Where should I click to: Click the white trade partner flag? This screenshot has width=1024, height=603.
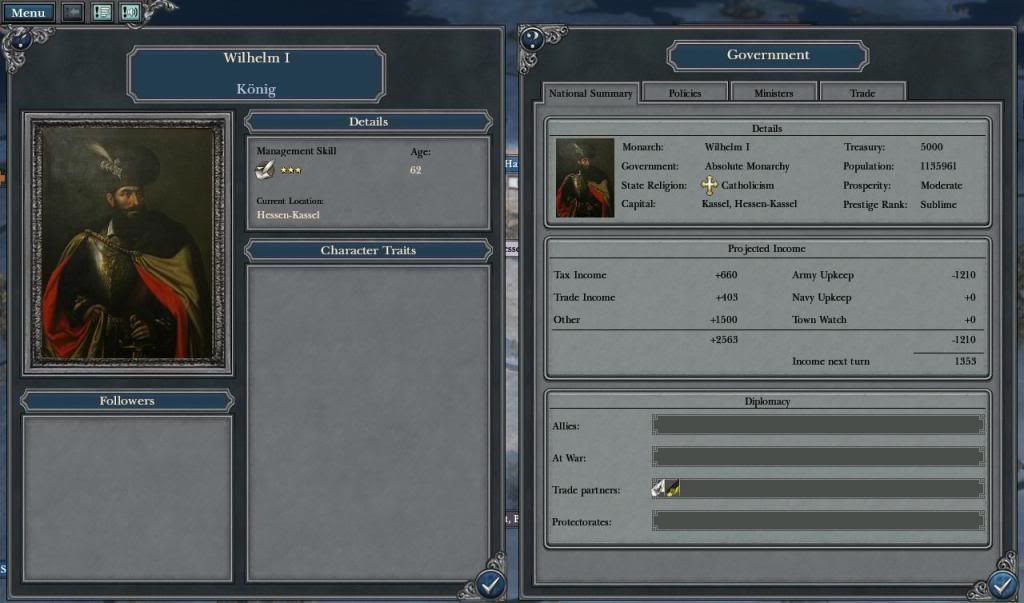(x=659, y=488)
